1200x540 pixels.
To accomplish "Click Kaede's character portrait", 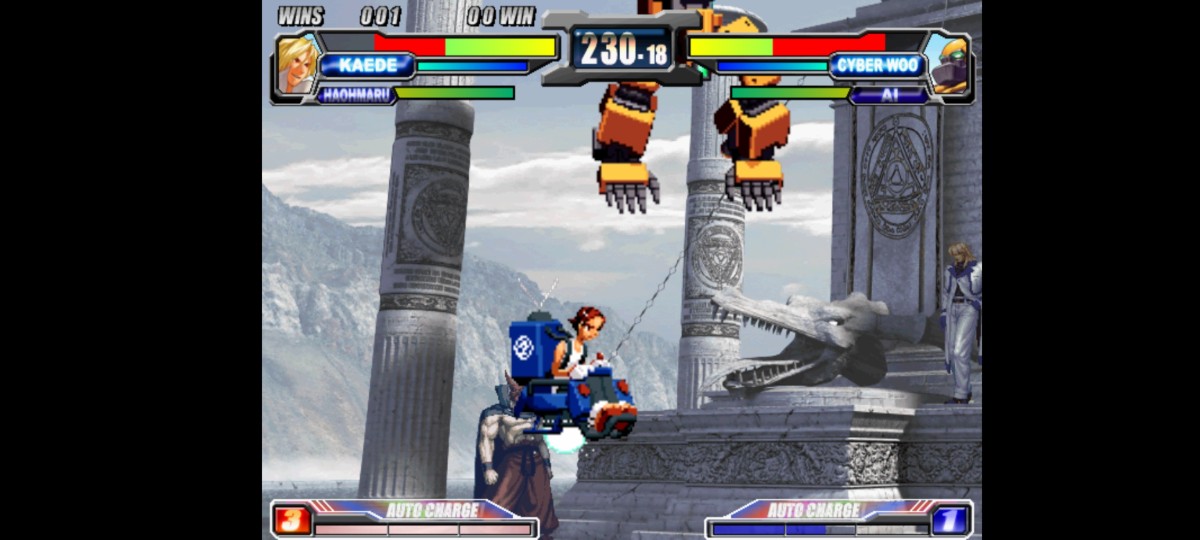I will tap(296, 66).
